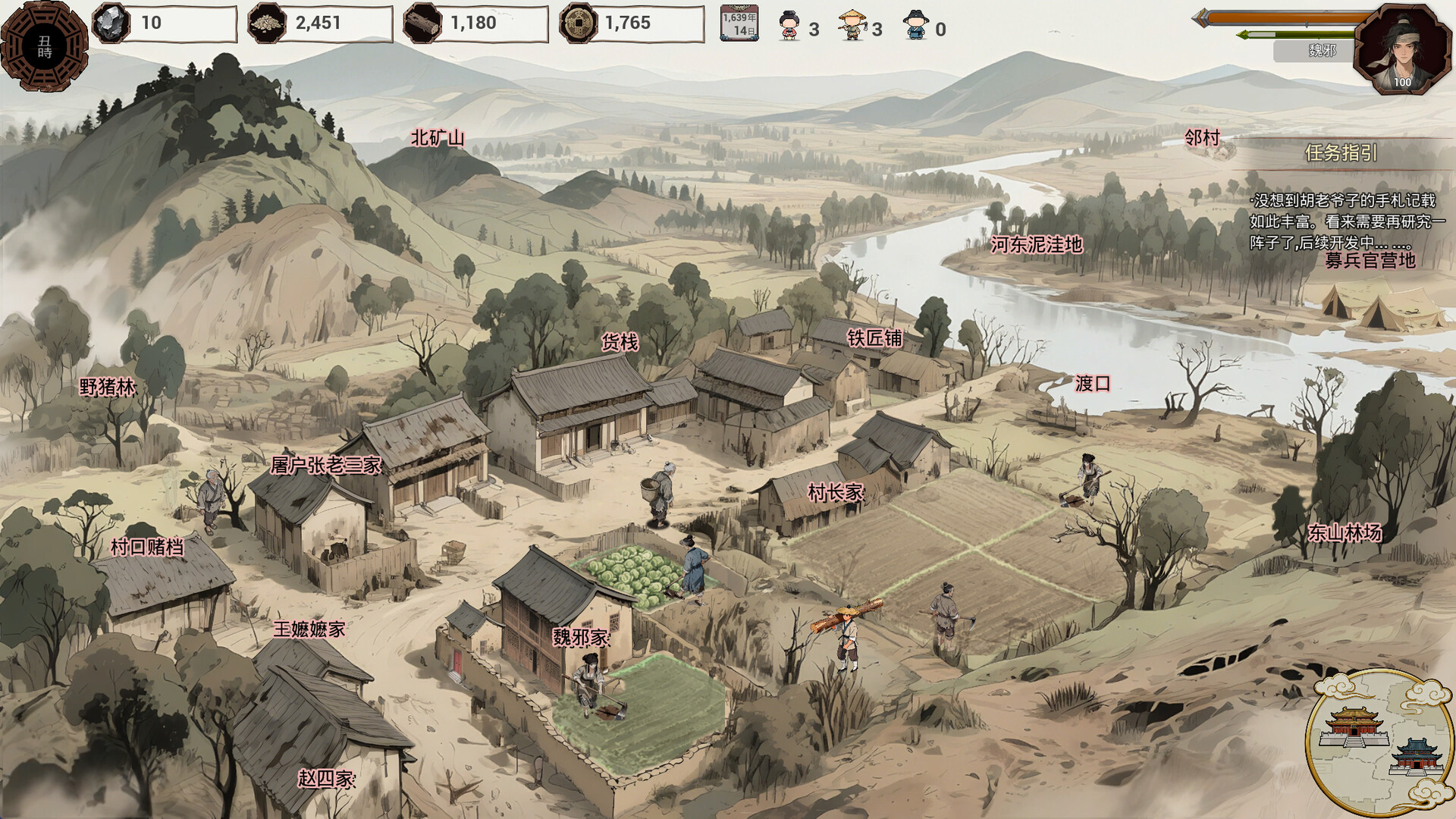The height and width of the screenshot is (819, 1456).
Task: Visit 王嬷嬷家
Action: (309, 629)
